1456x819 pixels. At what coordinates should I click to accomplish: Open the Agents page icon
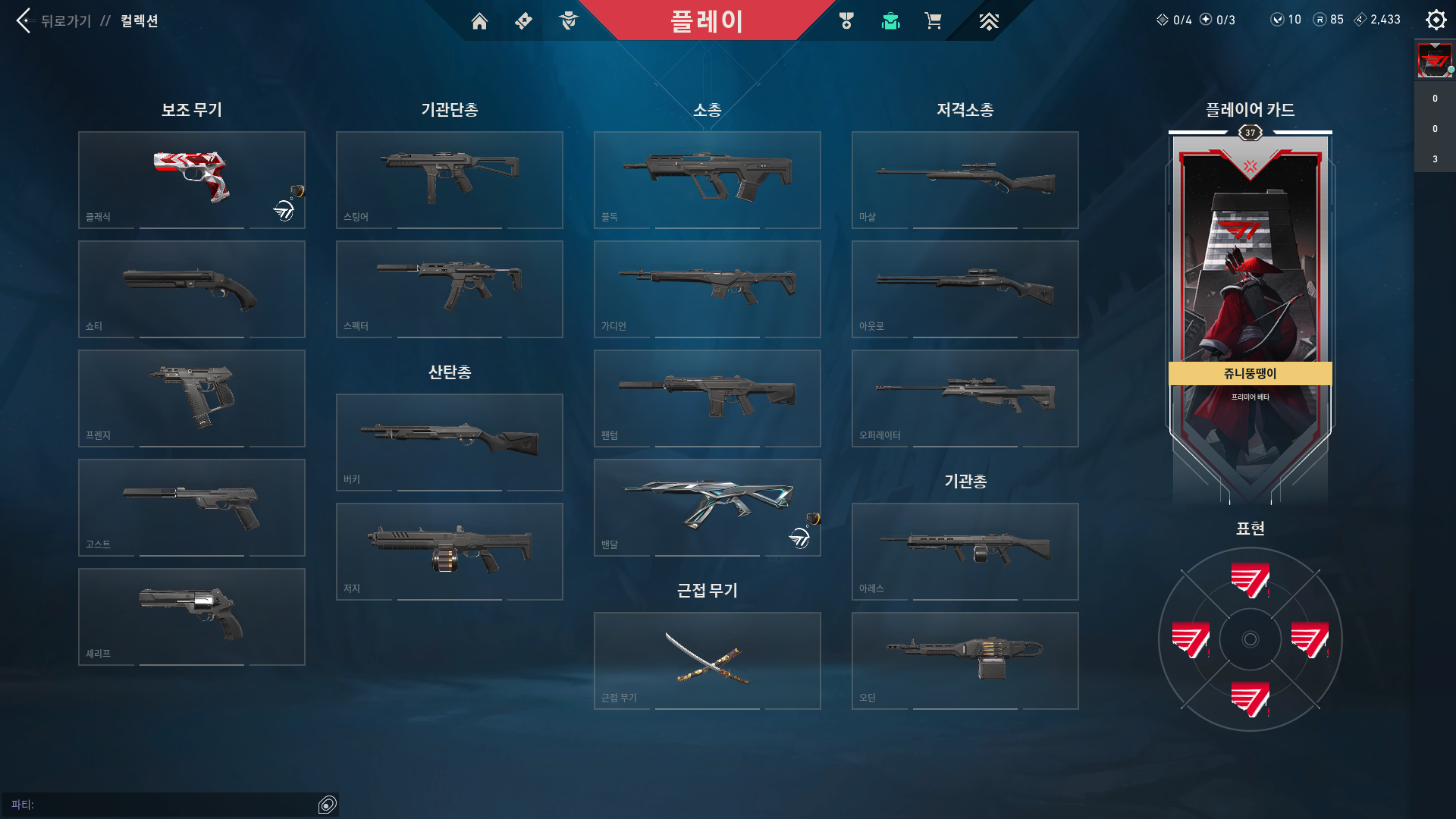point(567,20)
